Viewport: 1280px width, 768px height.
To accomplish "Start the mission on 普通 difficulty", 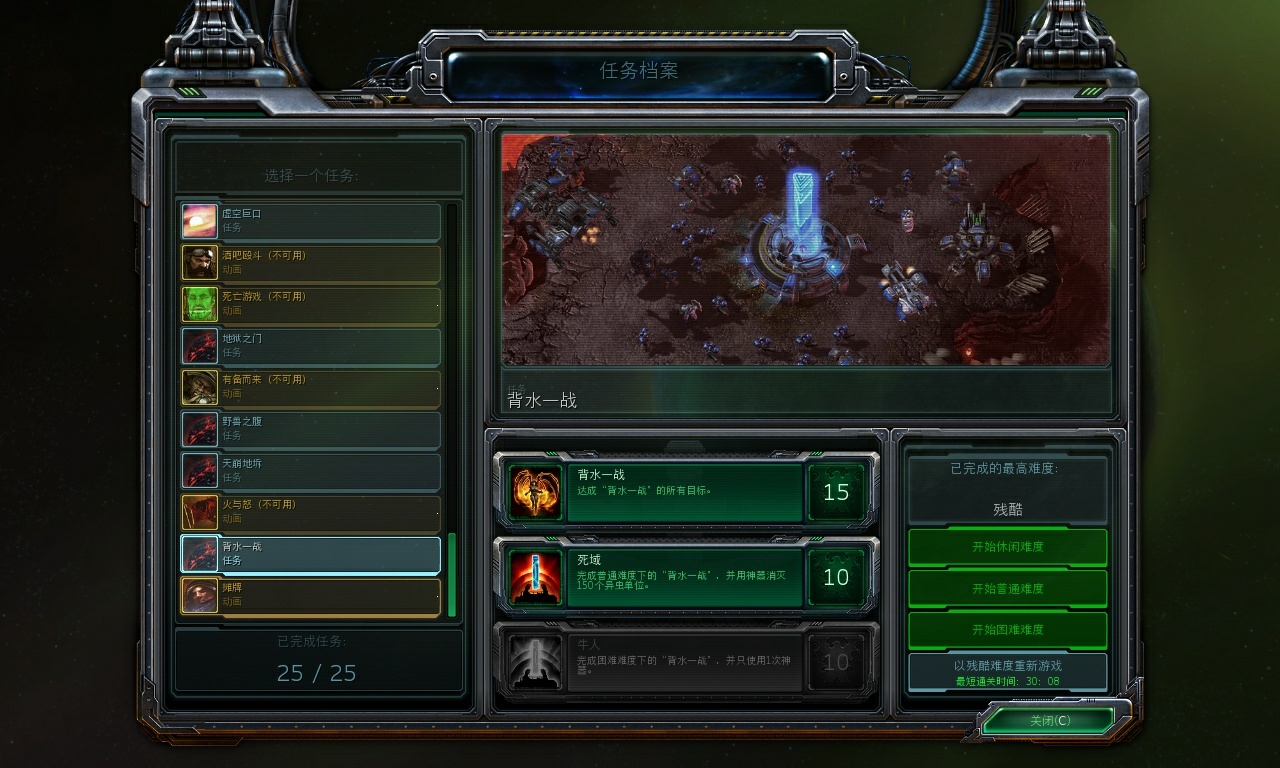I will tap(1006, 588).
